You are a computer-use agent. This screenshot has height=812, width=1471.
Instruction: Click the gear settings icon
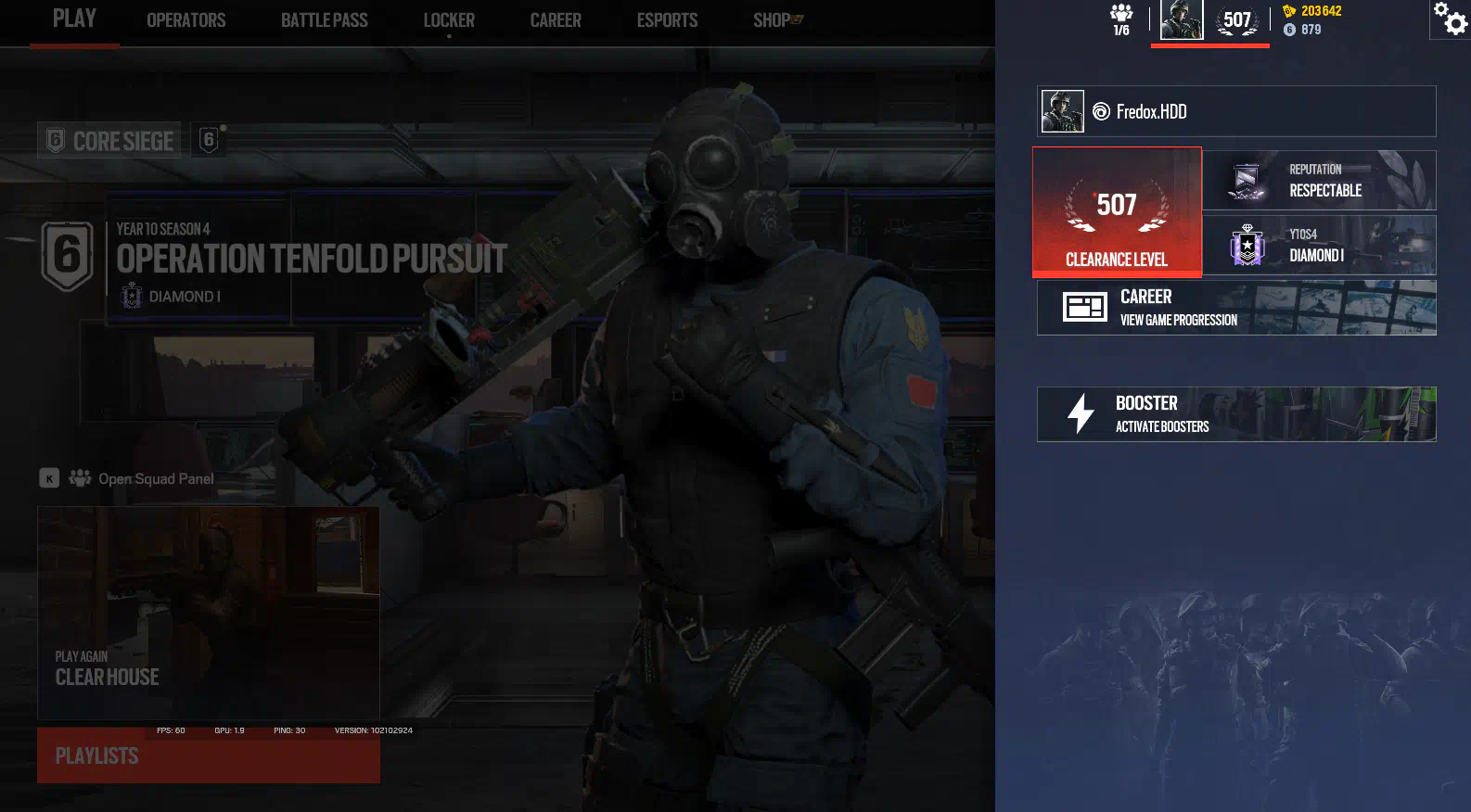[1452, 19]
